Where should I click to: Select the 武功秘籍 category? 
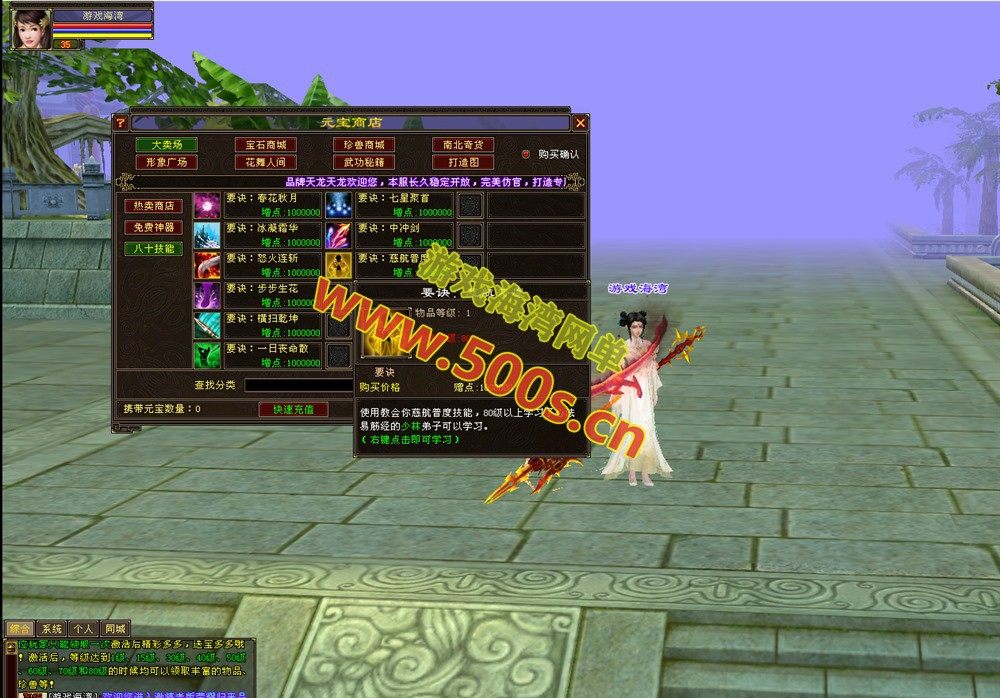pyautogui.click(x=363, y=162)
